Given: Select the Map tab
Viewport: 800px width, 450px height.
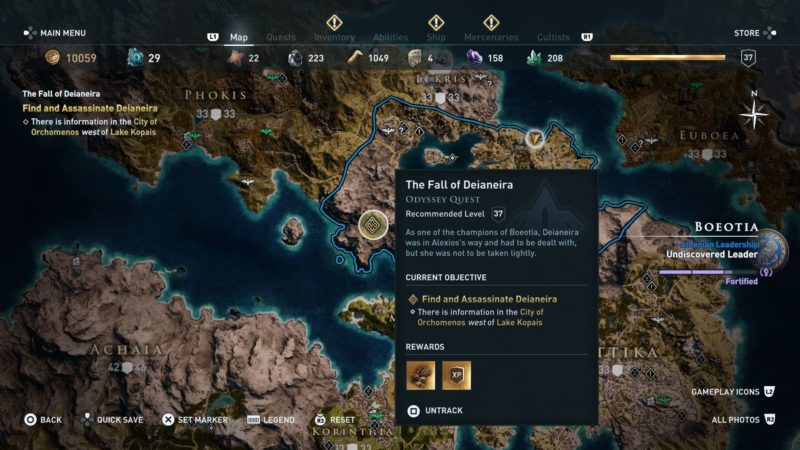Looking at the screenshot, I should (239, 38).
